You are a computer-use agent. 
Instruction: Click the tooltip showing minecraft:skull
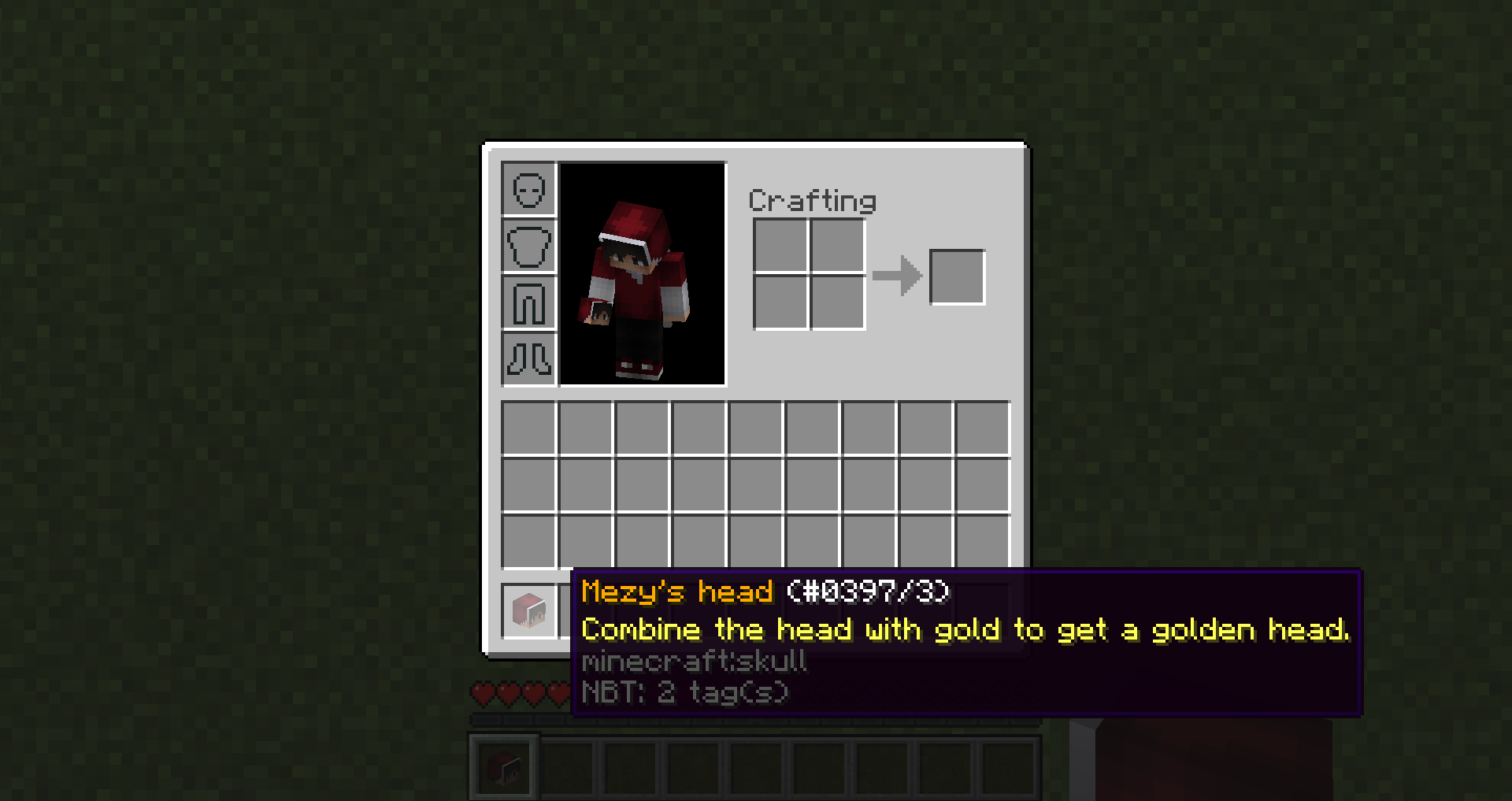[x=693, y=662]
